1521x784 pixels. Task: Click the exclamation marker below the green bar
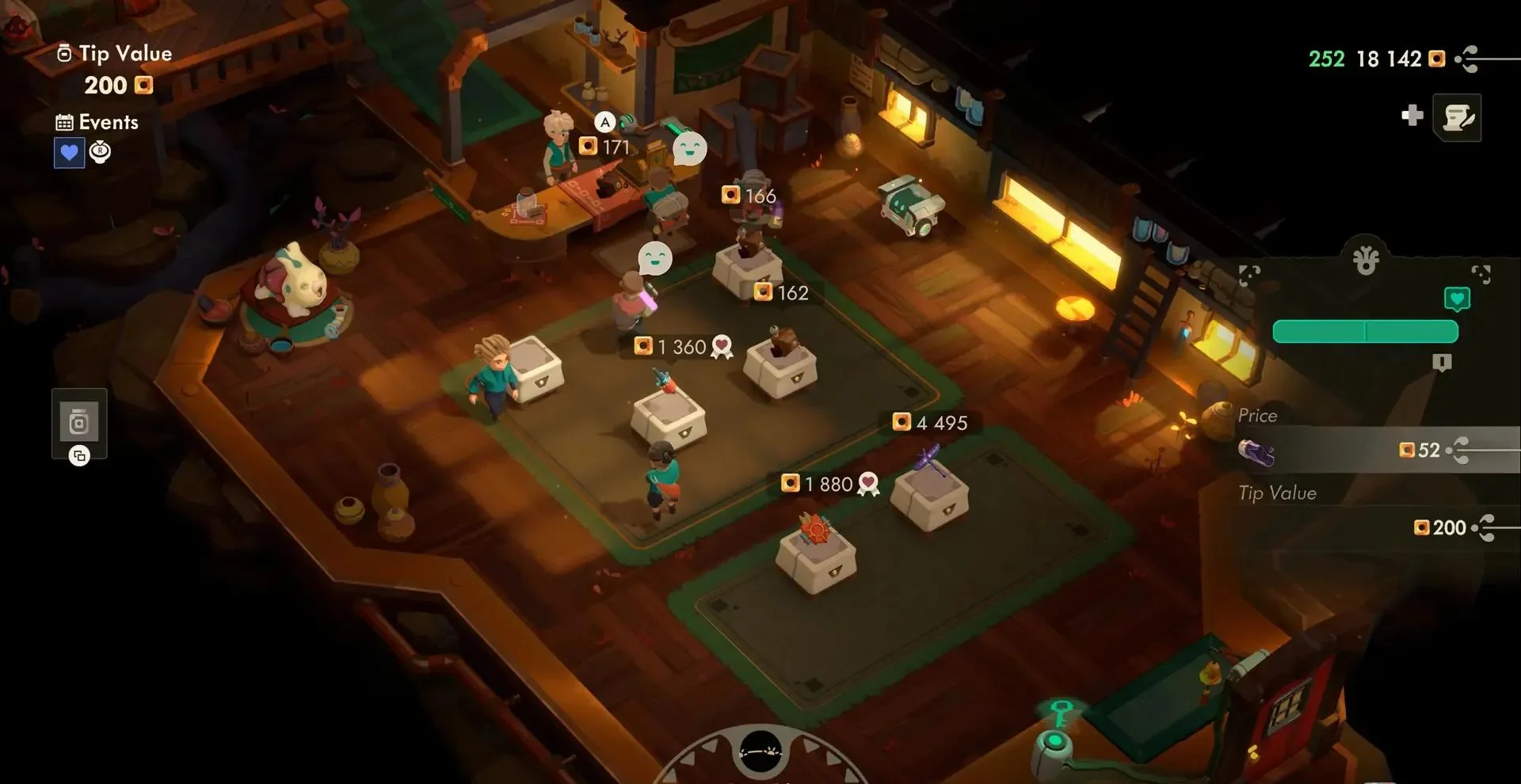(x=1442, y=363)
